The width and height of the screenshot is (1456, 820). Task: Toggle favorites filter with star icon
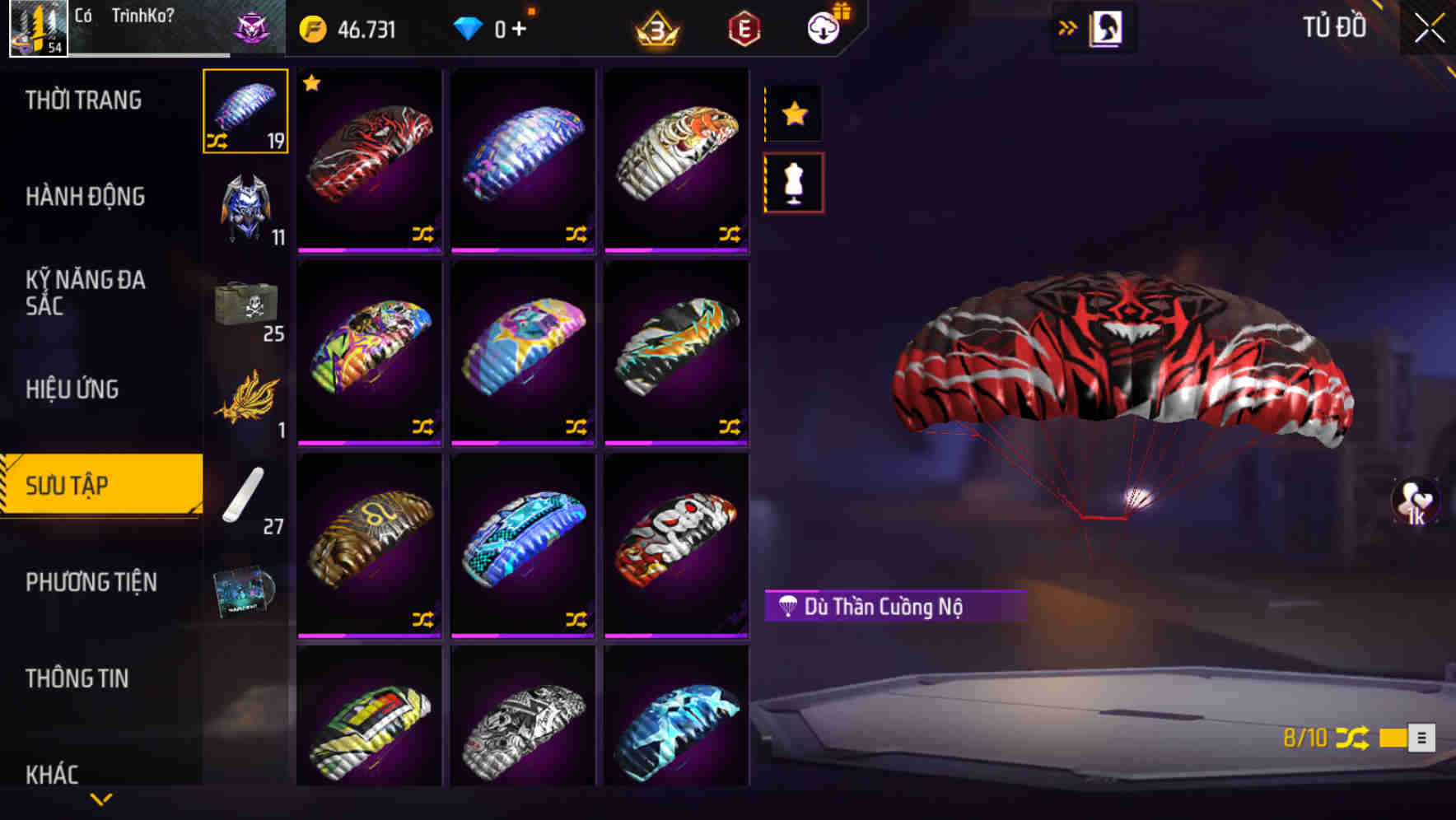(x=793, y=114)
